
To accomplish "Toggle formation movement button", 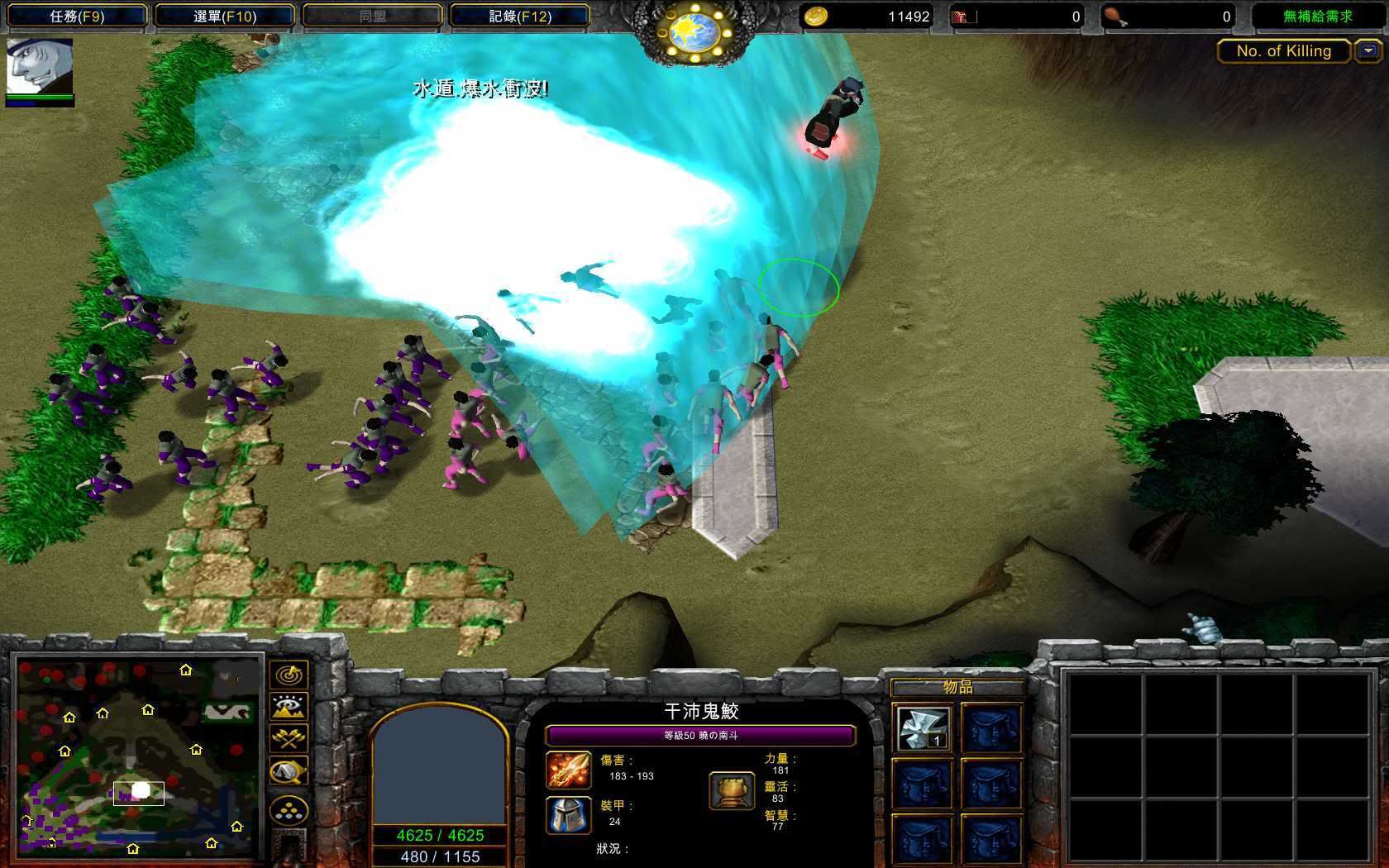I will pos(289,811).
